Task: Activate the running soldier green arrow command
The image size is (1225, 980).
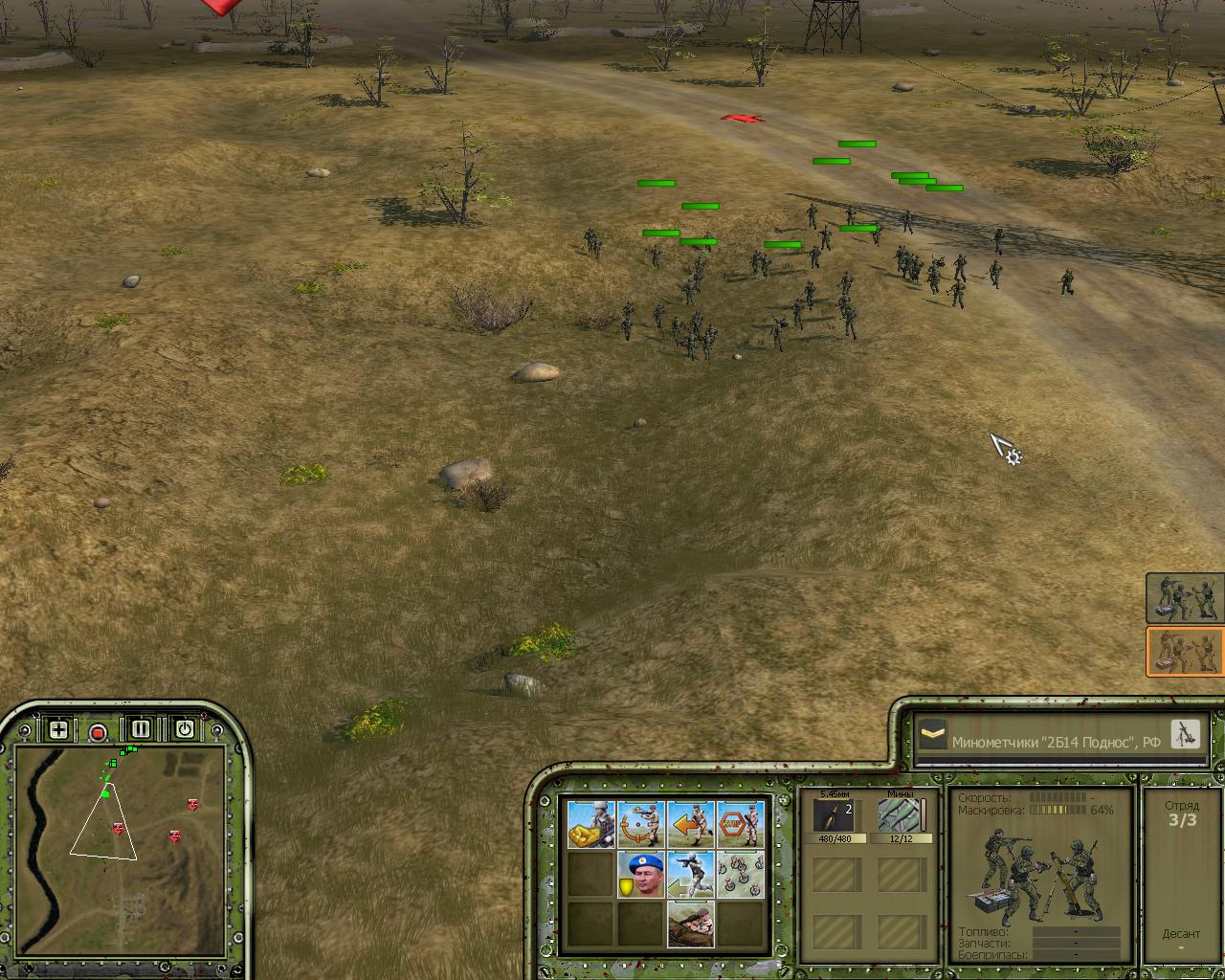Action: (x=690, y=874)
